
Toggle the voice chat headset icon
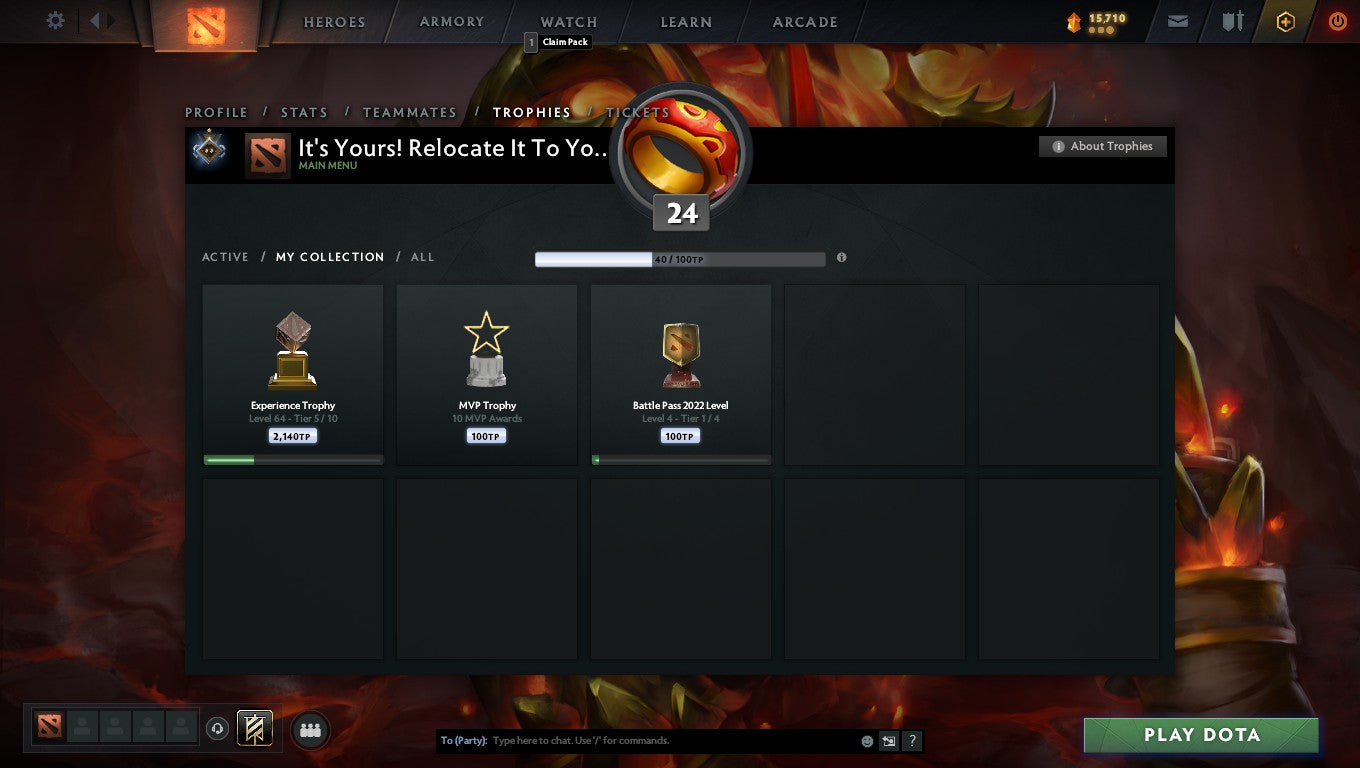(x=218, y=730)
